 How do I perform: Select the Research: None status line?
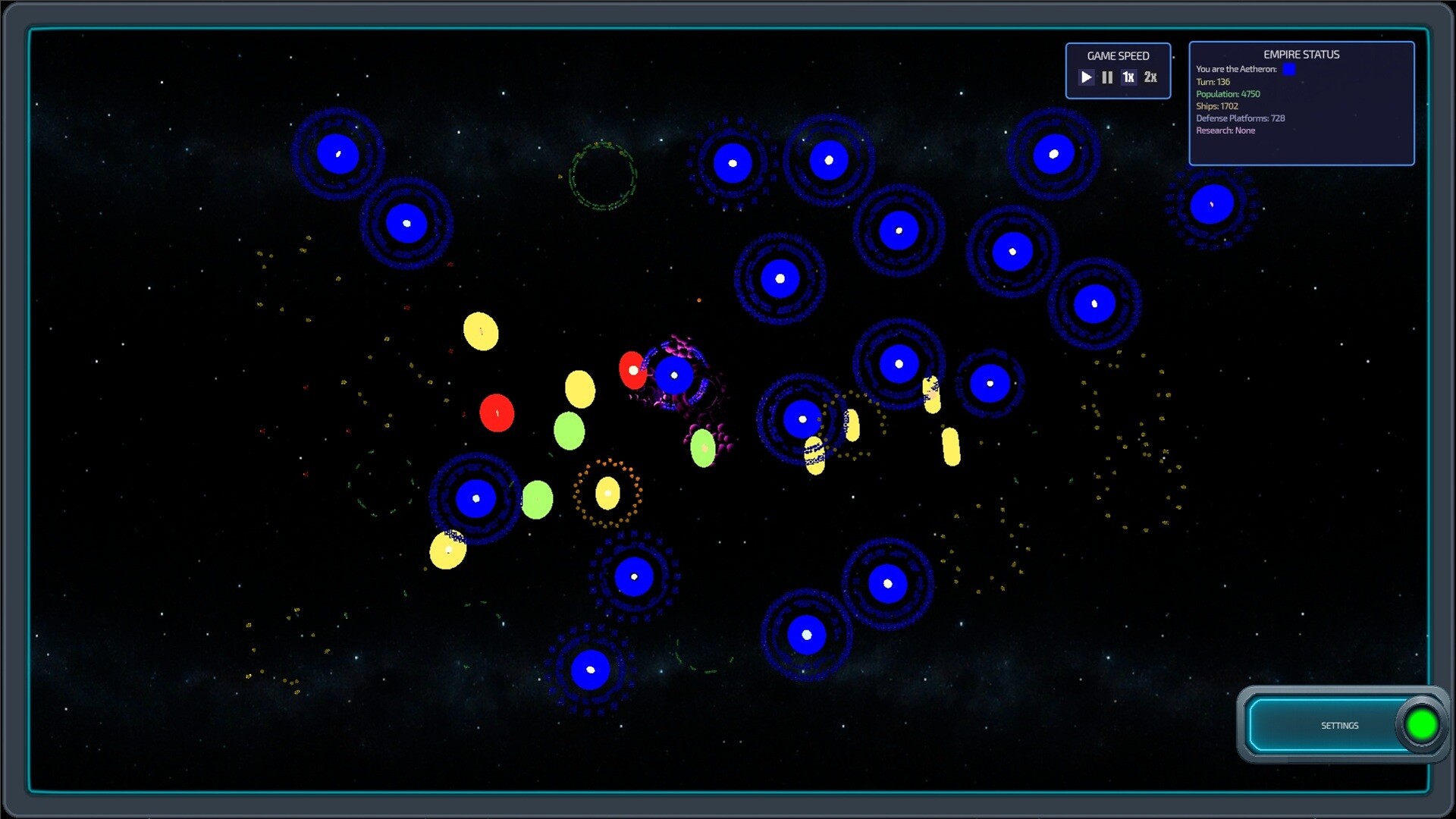click(1225, 130)
